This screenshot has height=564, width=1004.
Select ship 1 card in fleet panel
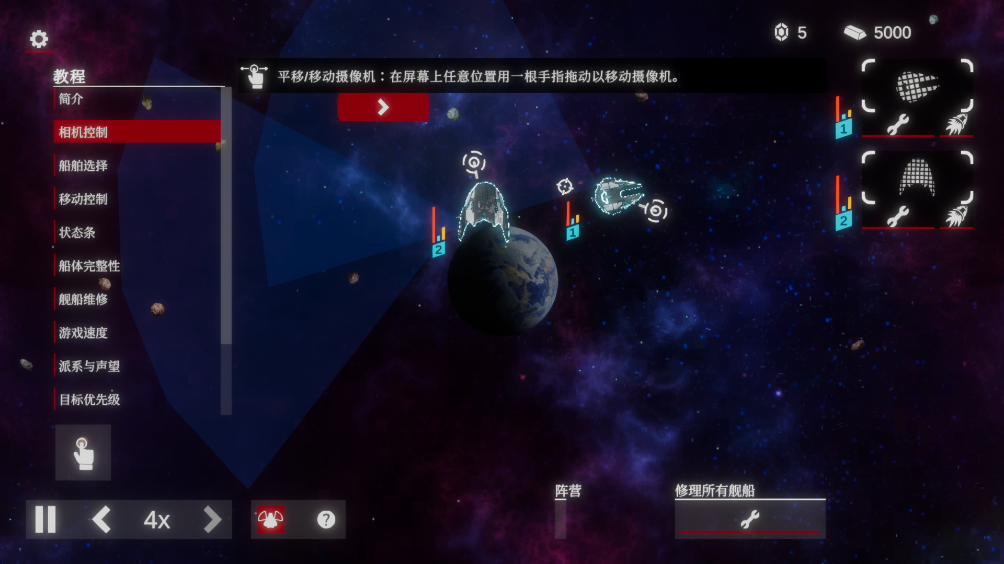pyautogui.click(x=917, y=86)
